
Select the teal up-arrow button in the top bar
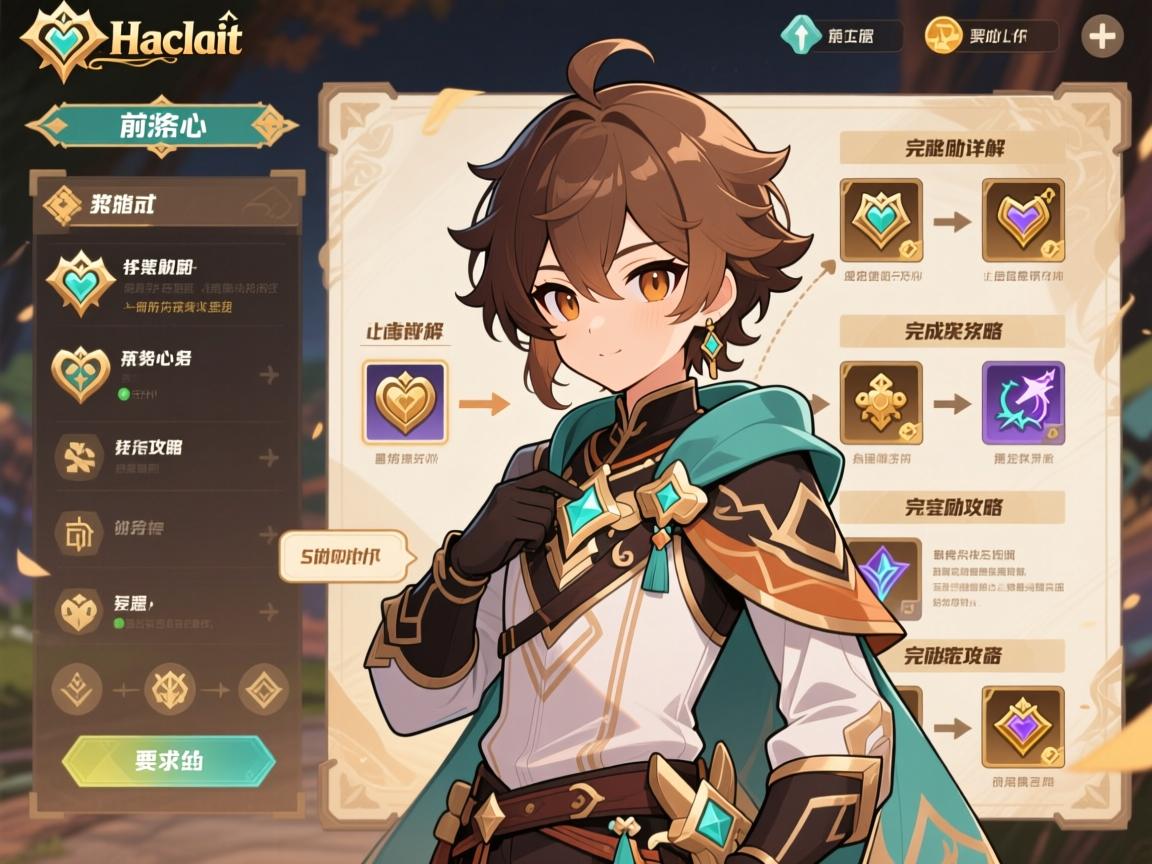(840, 37)
